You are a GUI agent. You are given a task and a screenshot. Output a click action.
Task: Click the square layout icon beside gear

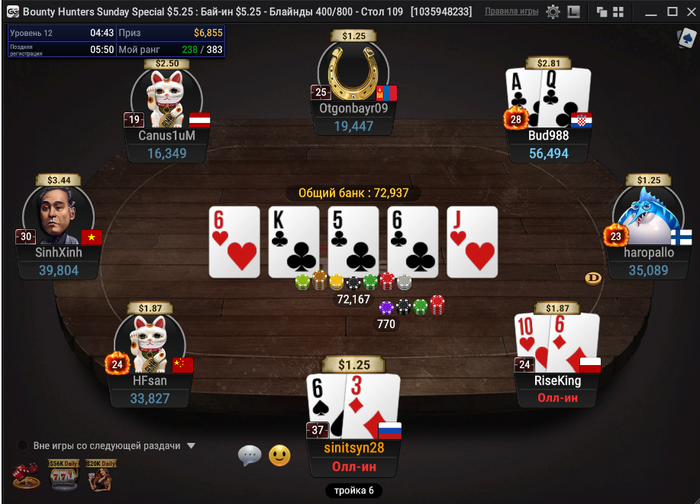point(575,12)
